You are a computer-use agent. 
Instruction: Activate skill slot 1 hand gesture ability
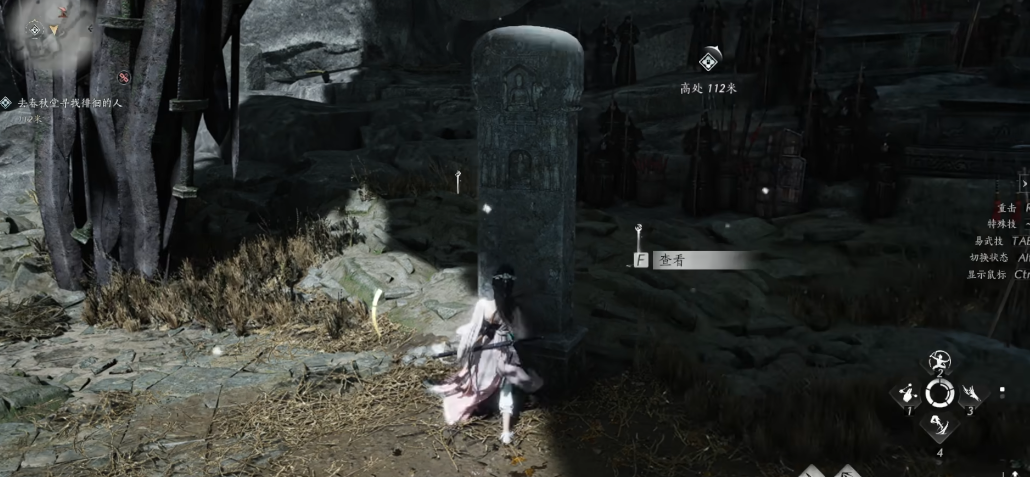click(908, 392)
